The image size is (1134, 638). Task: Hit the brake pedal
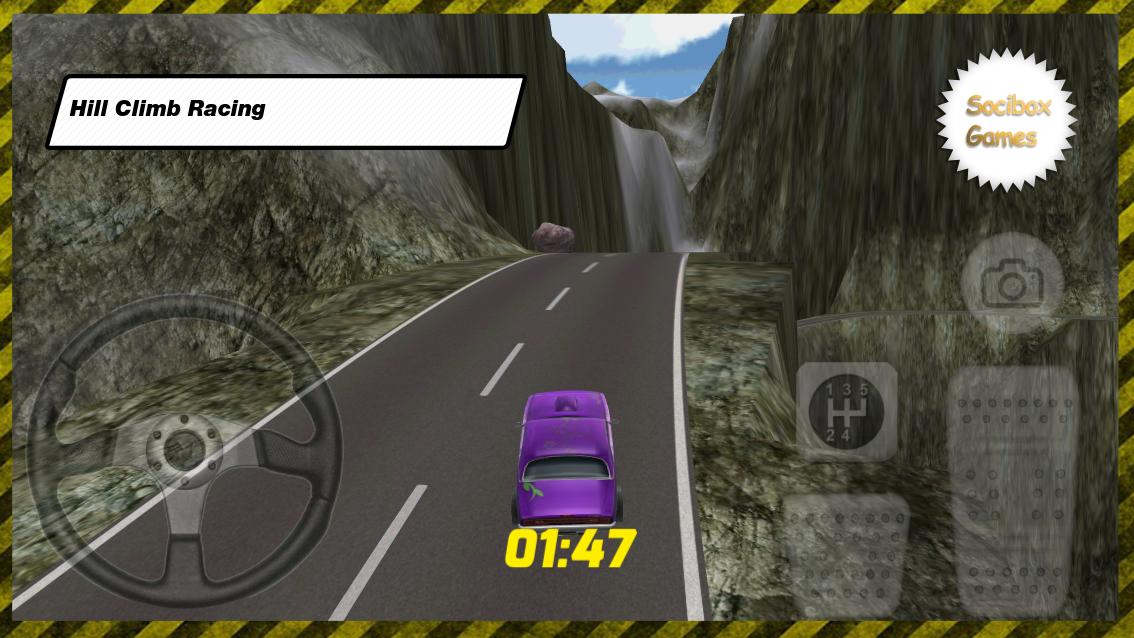846,554
